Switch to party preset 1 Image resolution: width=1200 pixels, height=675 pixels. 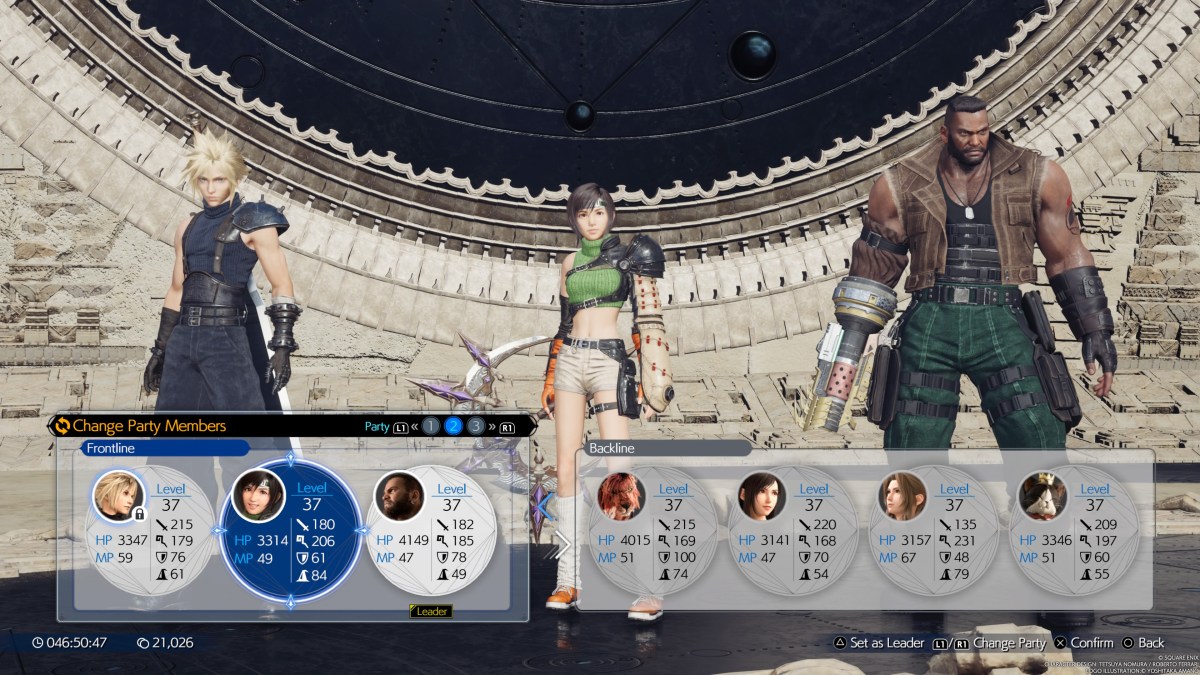click(430, 426)
